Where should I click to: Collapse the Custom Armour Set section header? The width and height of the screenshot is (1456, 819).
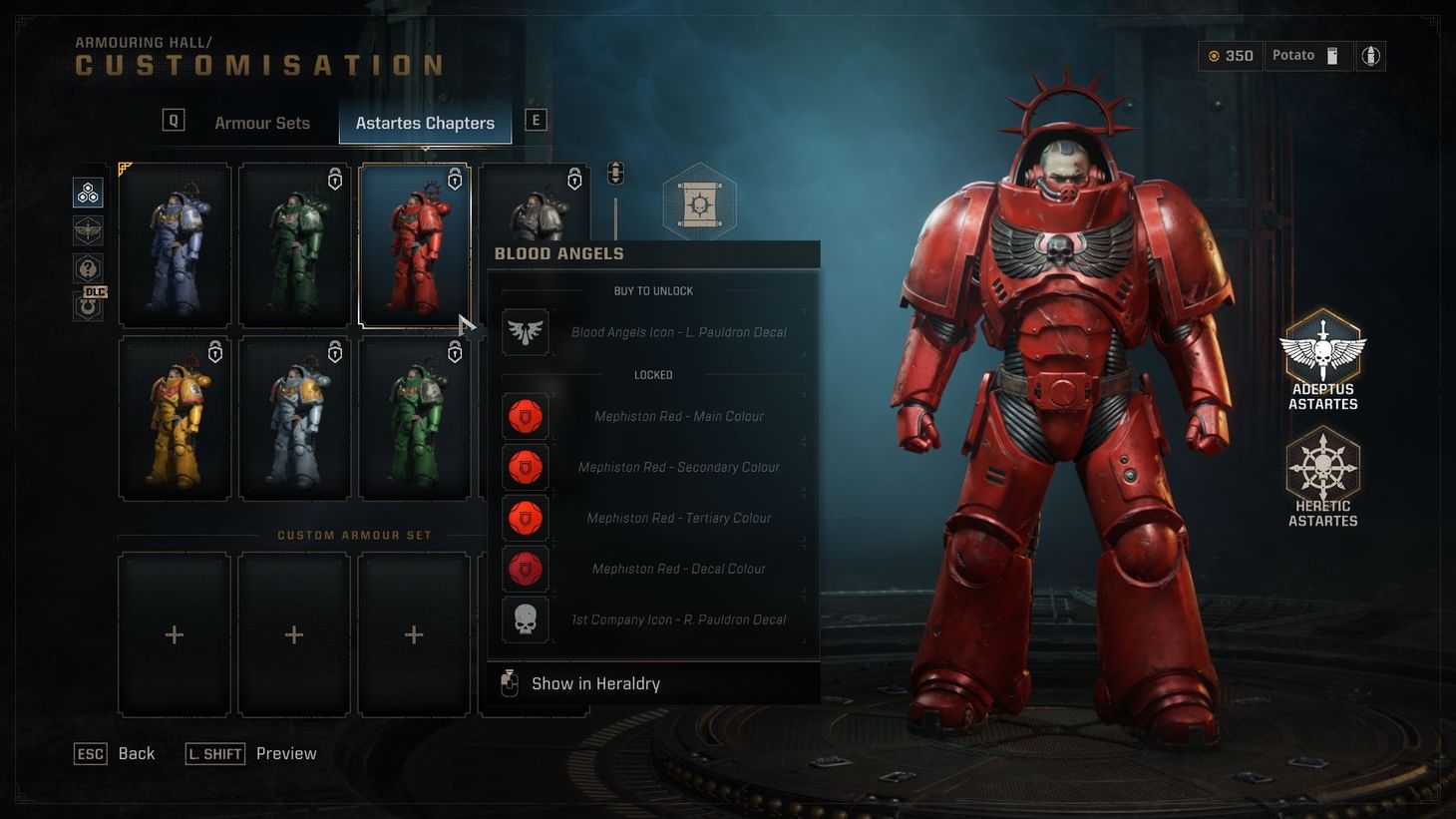pyautogui.click(x=355, y=535)
